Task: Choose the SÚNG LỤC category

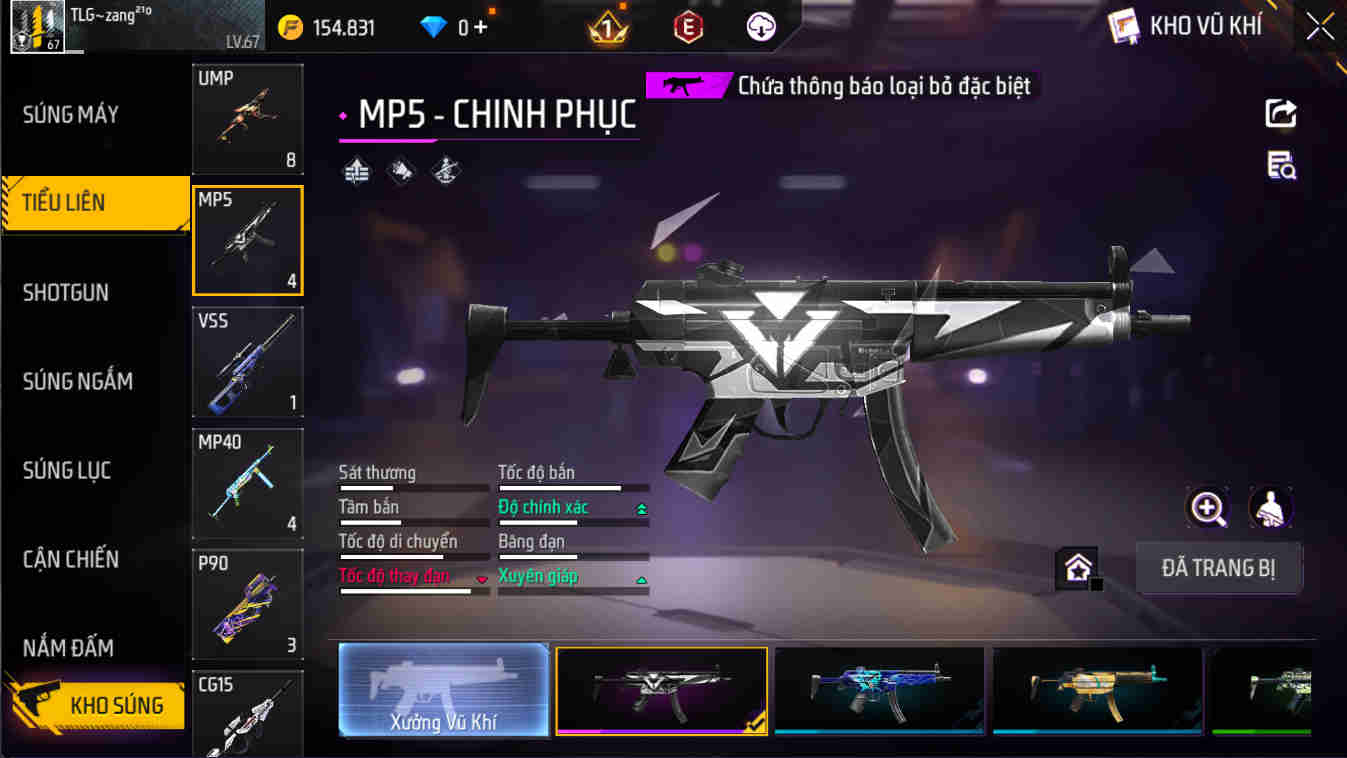Action: (x=67, y=470)
